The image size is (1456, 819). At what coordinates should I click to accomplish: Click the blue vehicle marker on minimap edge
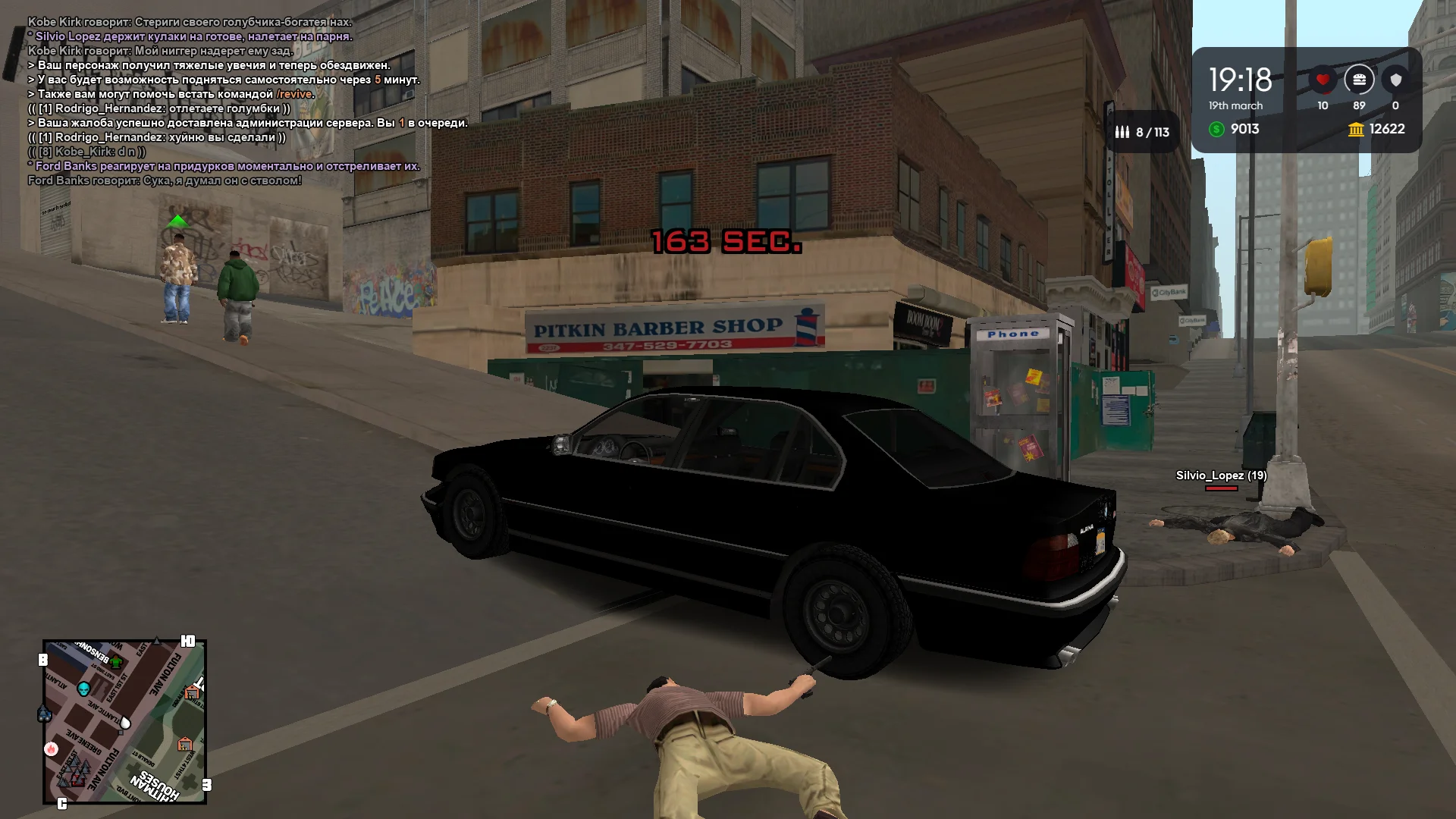pos(44,714)
